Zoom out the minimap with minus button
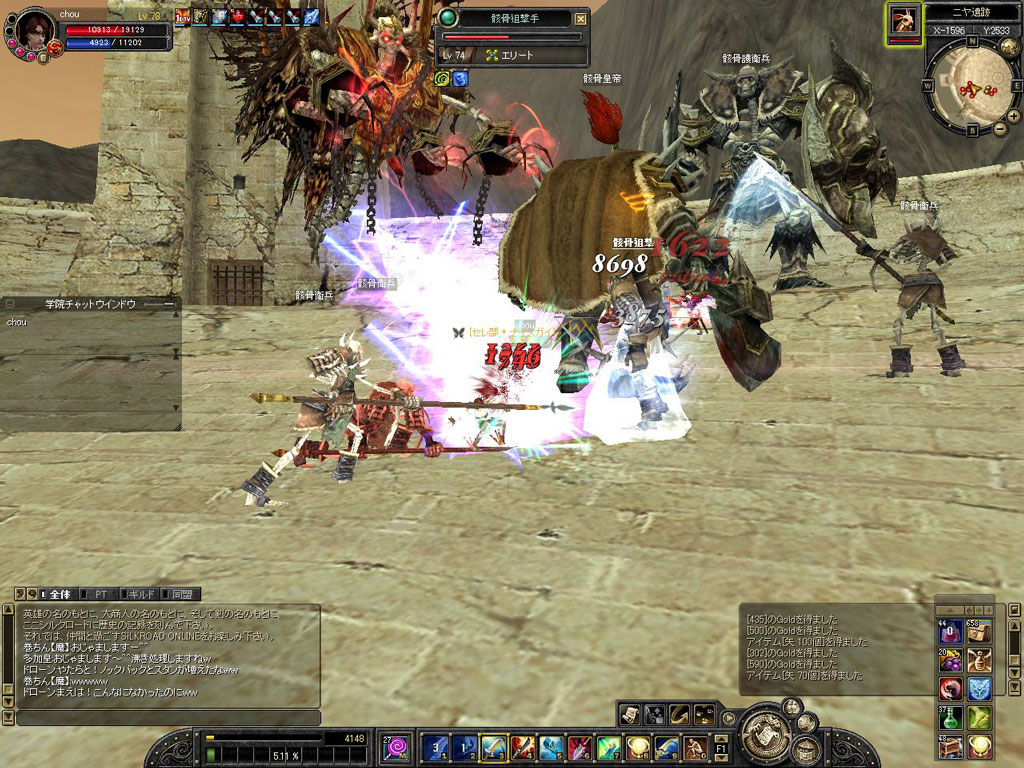1024x768 pixels. (1001, 129)
